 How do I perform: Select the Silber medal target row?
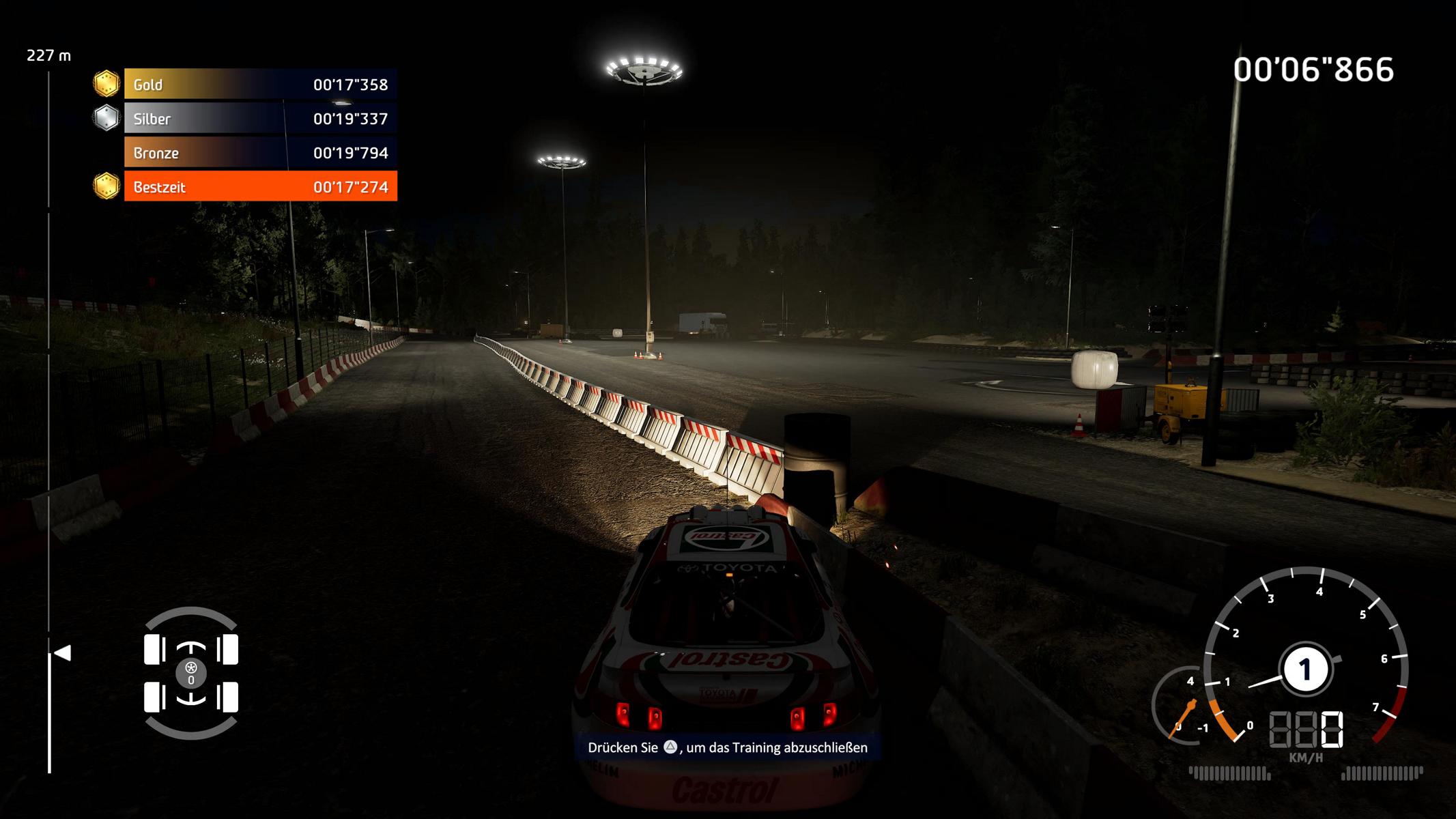pos(260,119)
